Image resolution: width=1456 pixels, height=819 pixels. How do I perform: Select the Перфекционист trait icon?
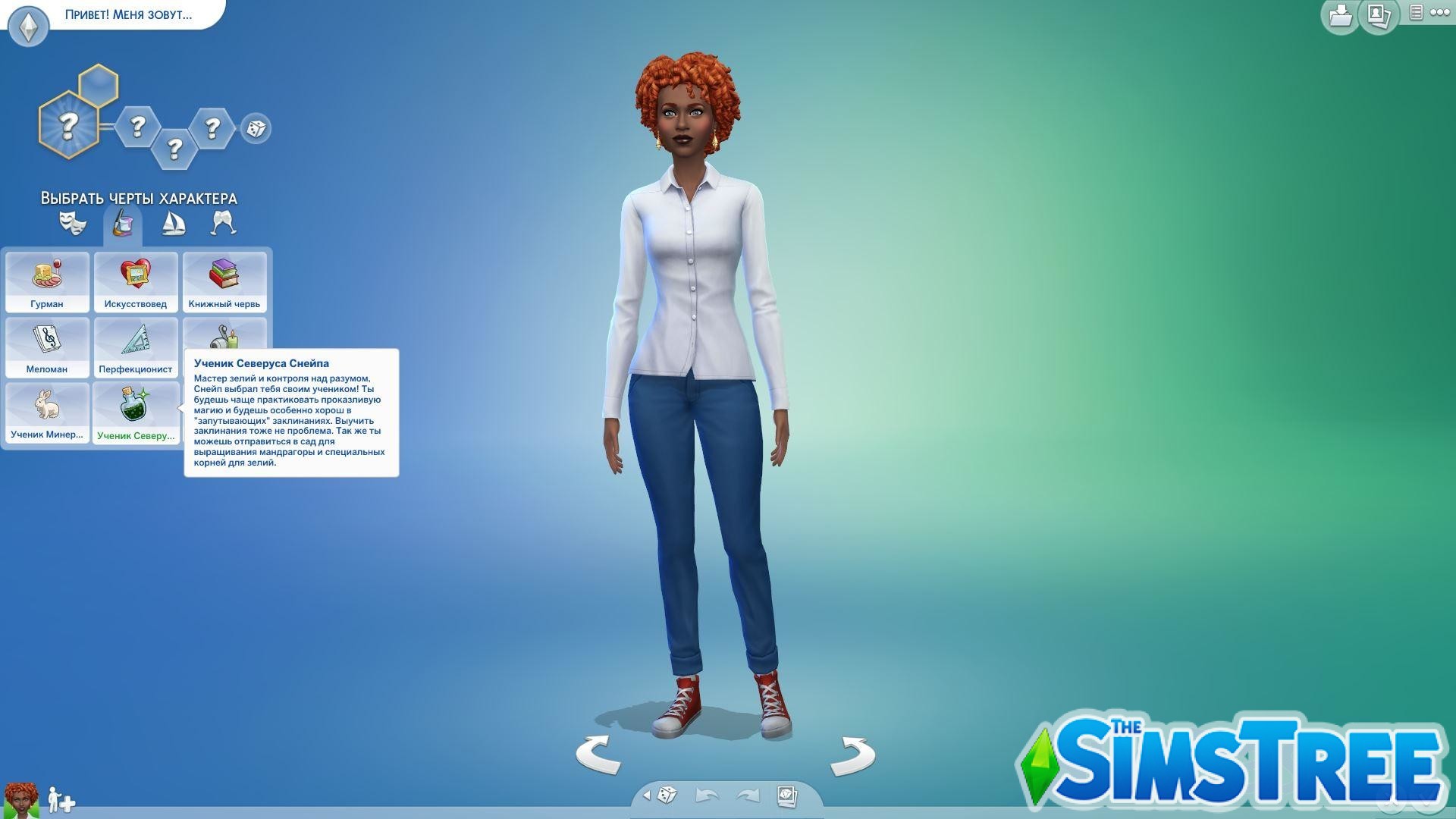(135, 347)
